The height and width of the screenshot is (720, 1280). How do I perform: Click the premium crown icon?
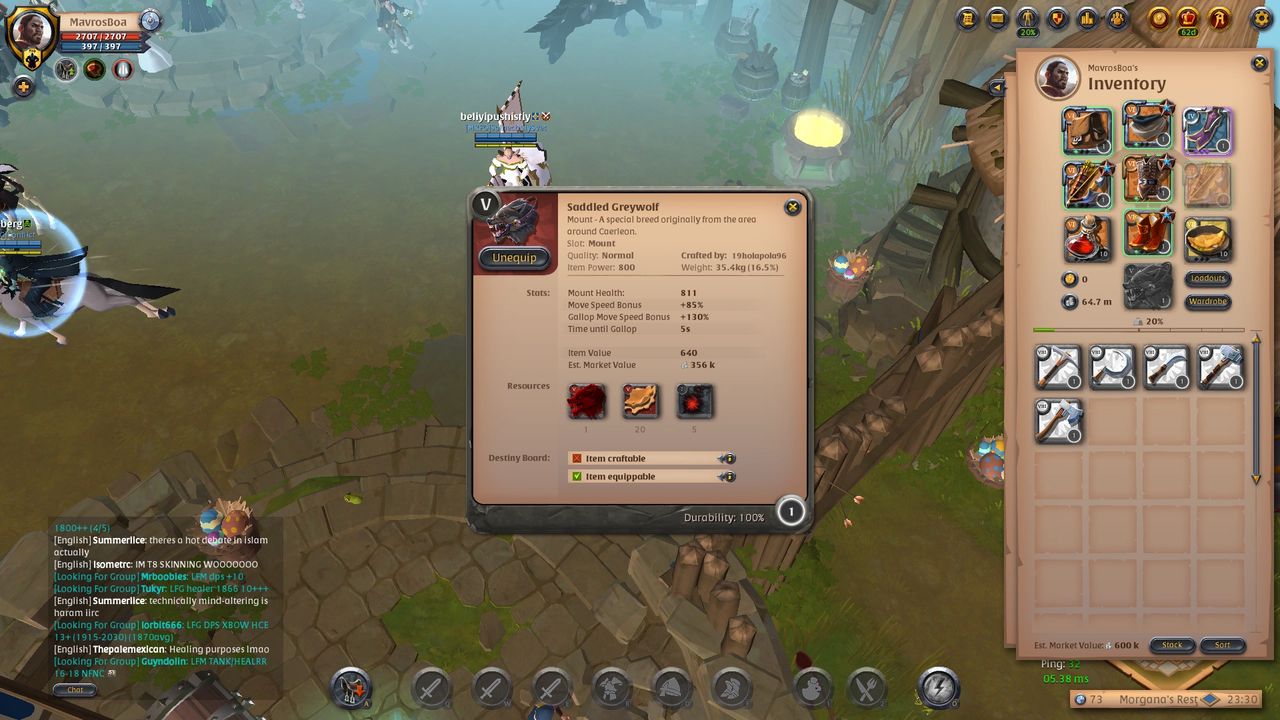coord(1189,18)
